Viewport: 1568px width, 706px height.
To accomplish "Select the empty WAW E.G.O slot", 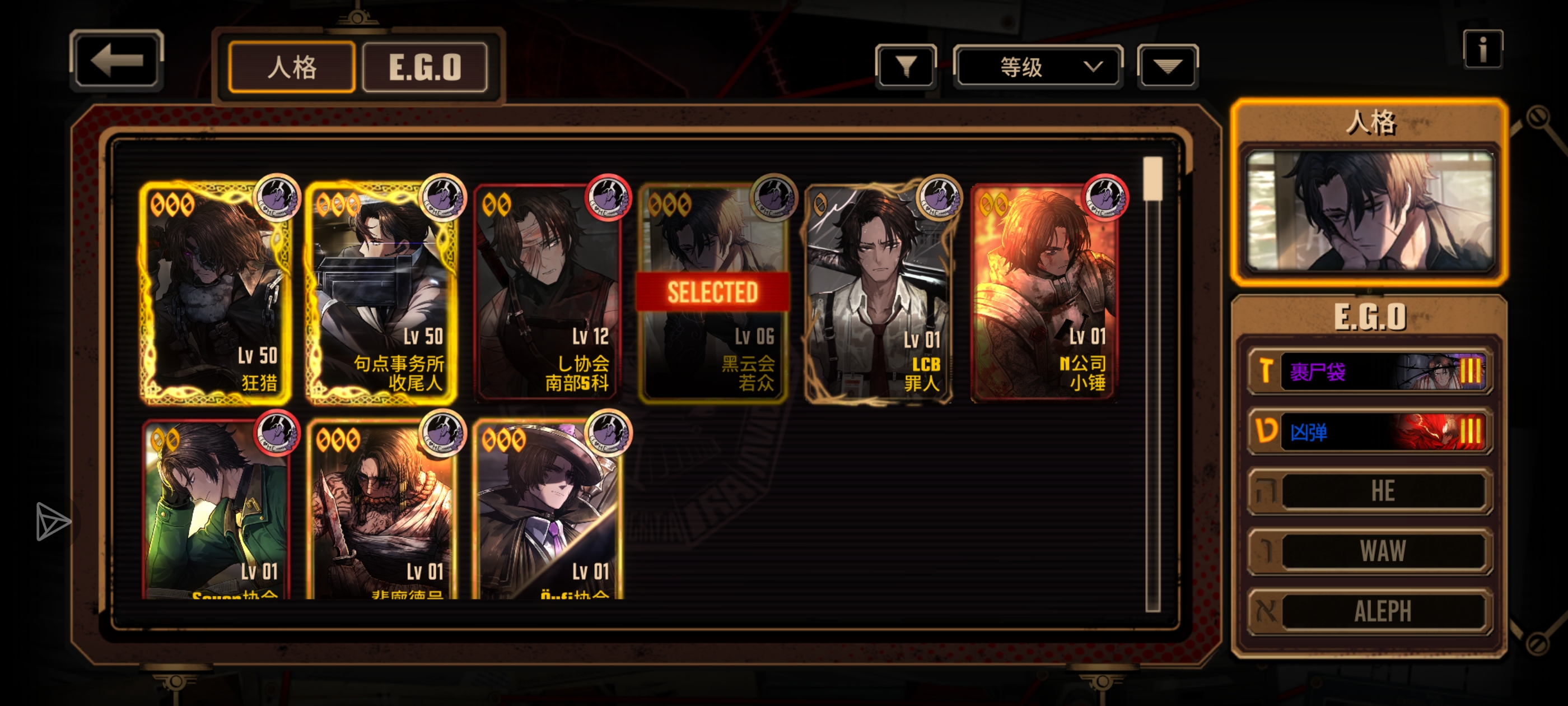I will click(x=1369, y=551).
